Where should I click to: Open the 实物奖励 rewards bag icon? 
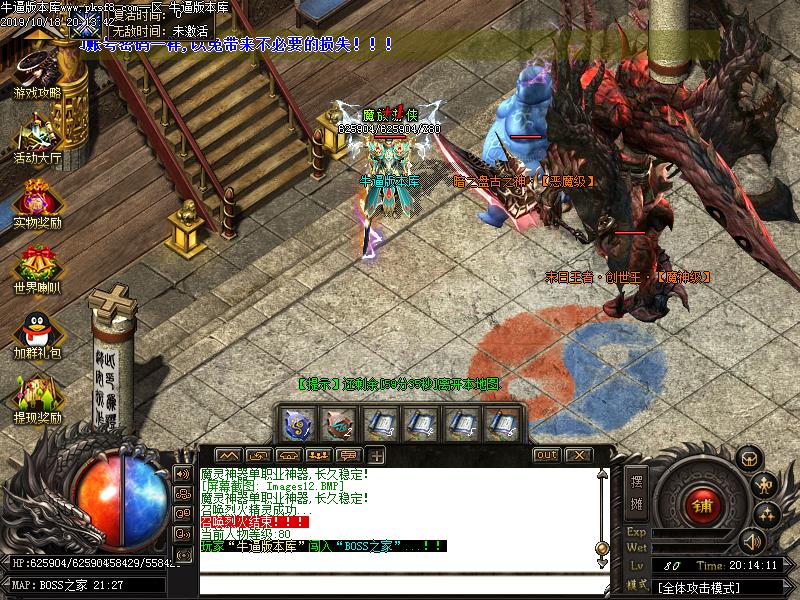(37, 202)
